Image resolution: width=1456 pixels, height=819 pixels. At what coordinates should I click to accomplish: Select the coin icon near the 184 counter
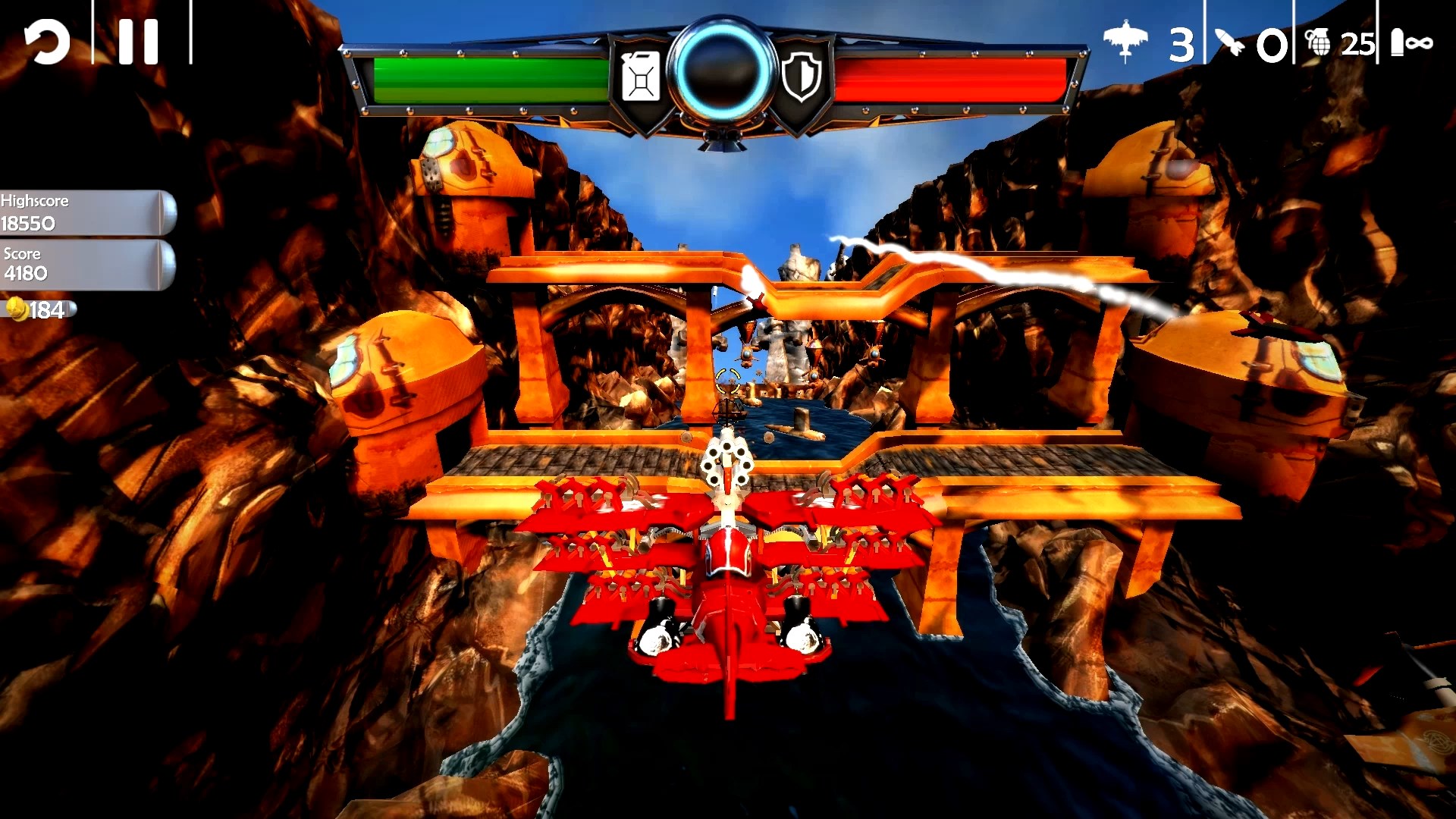coord(19,309)
